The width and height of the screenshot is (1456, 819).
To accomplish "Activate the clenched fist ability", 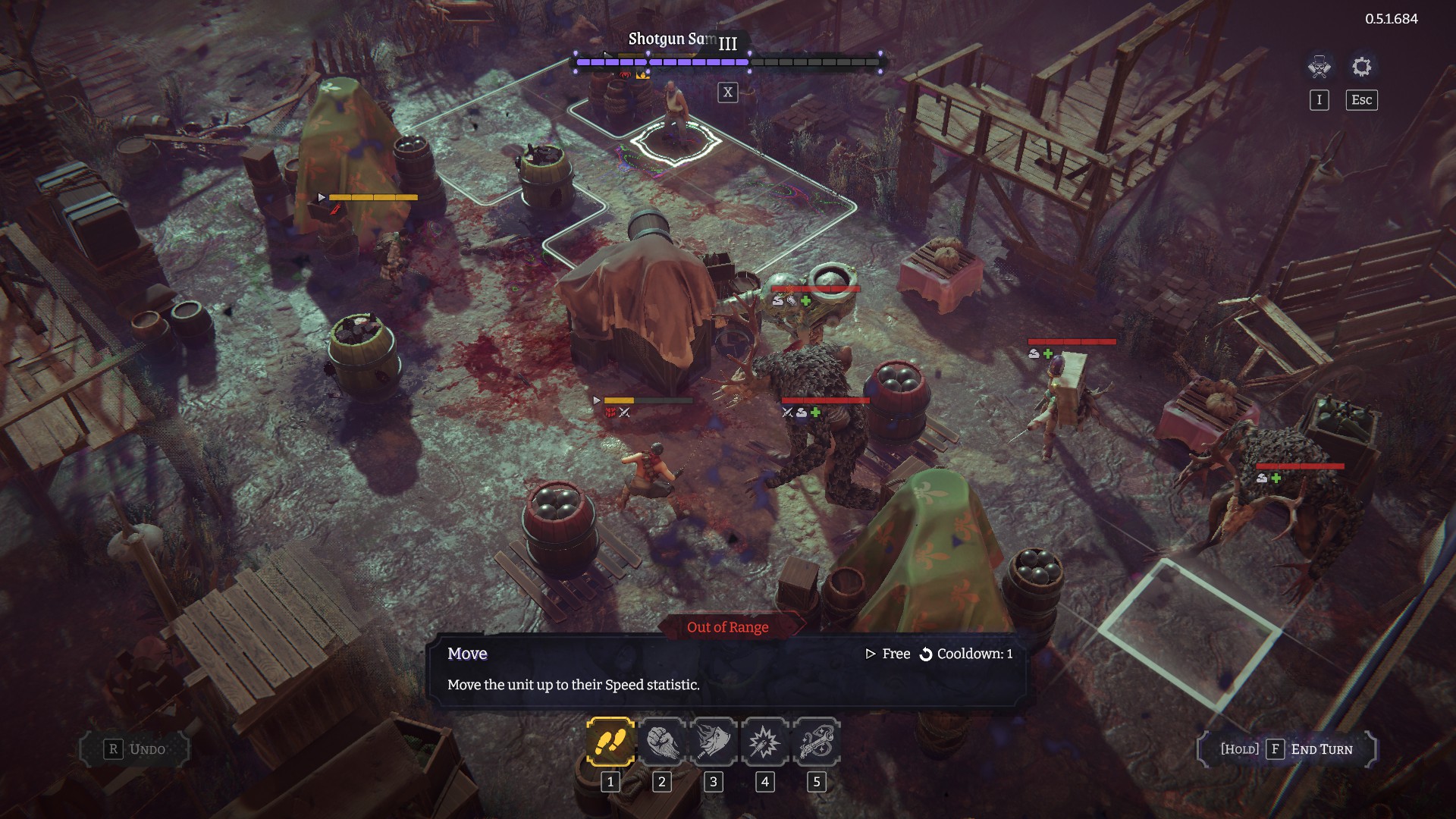I will point(661,742).
